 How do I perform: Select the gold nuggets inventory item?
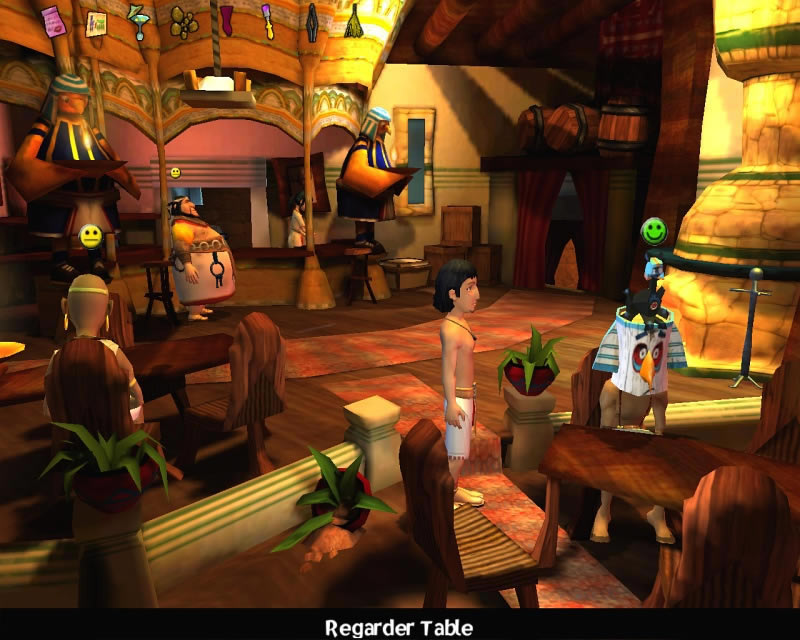pos(183,21)
